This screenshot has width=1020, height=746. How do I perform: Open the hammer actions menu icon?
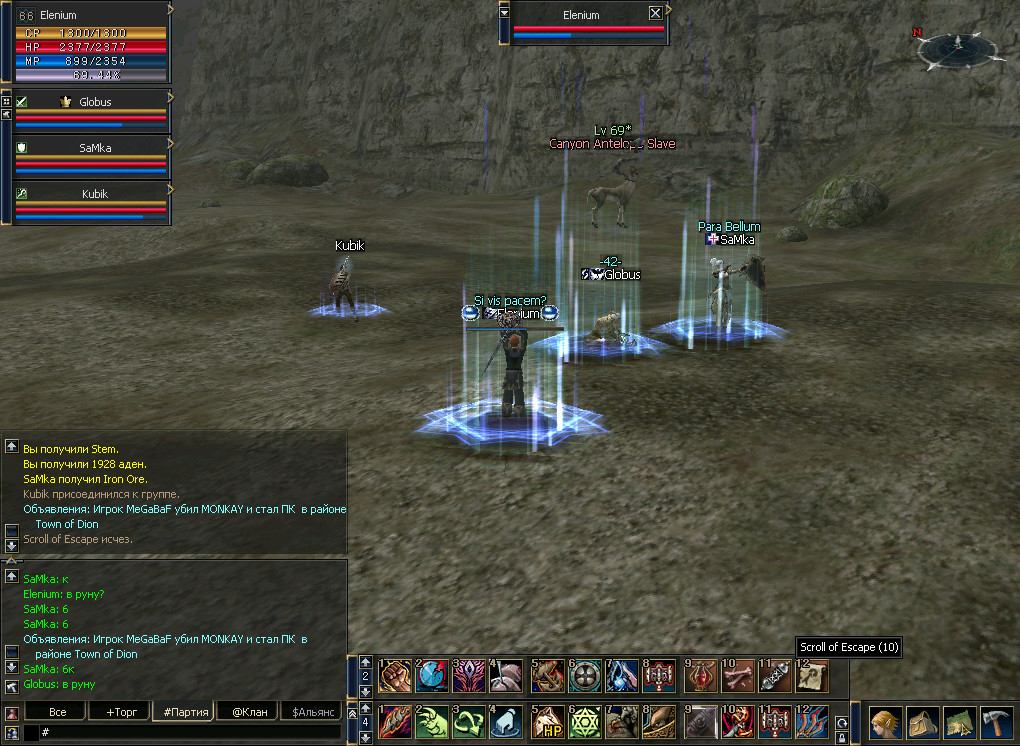click(x=994, y=723)
